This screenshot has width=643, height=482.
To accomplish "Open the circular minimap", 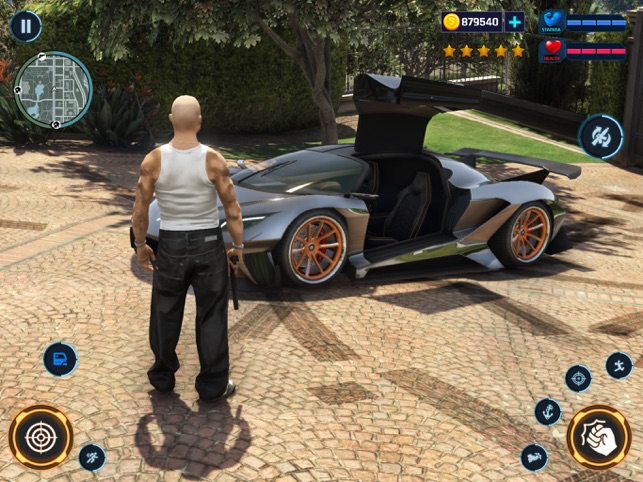I will click(x=53, y=90).
